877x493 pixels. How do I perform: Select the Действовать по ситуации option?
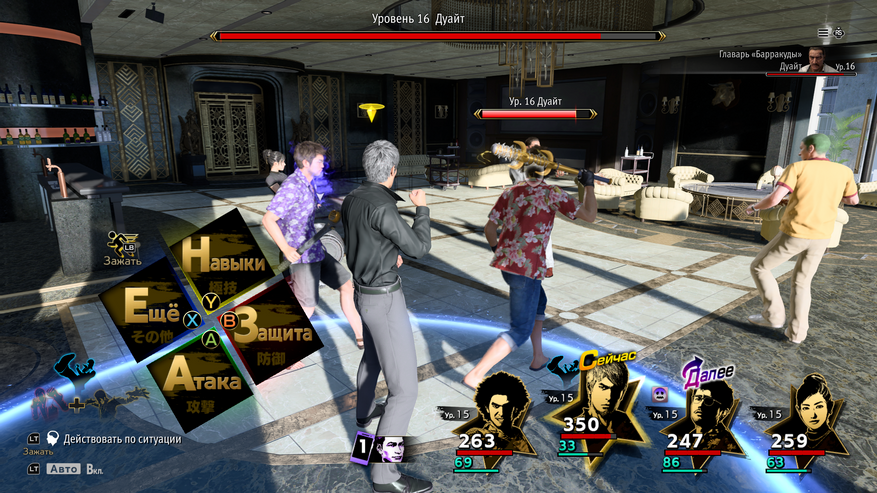(x=120, y=438)
